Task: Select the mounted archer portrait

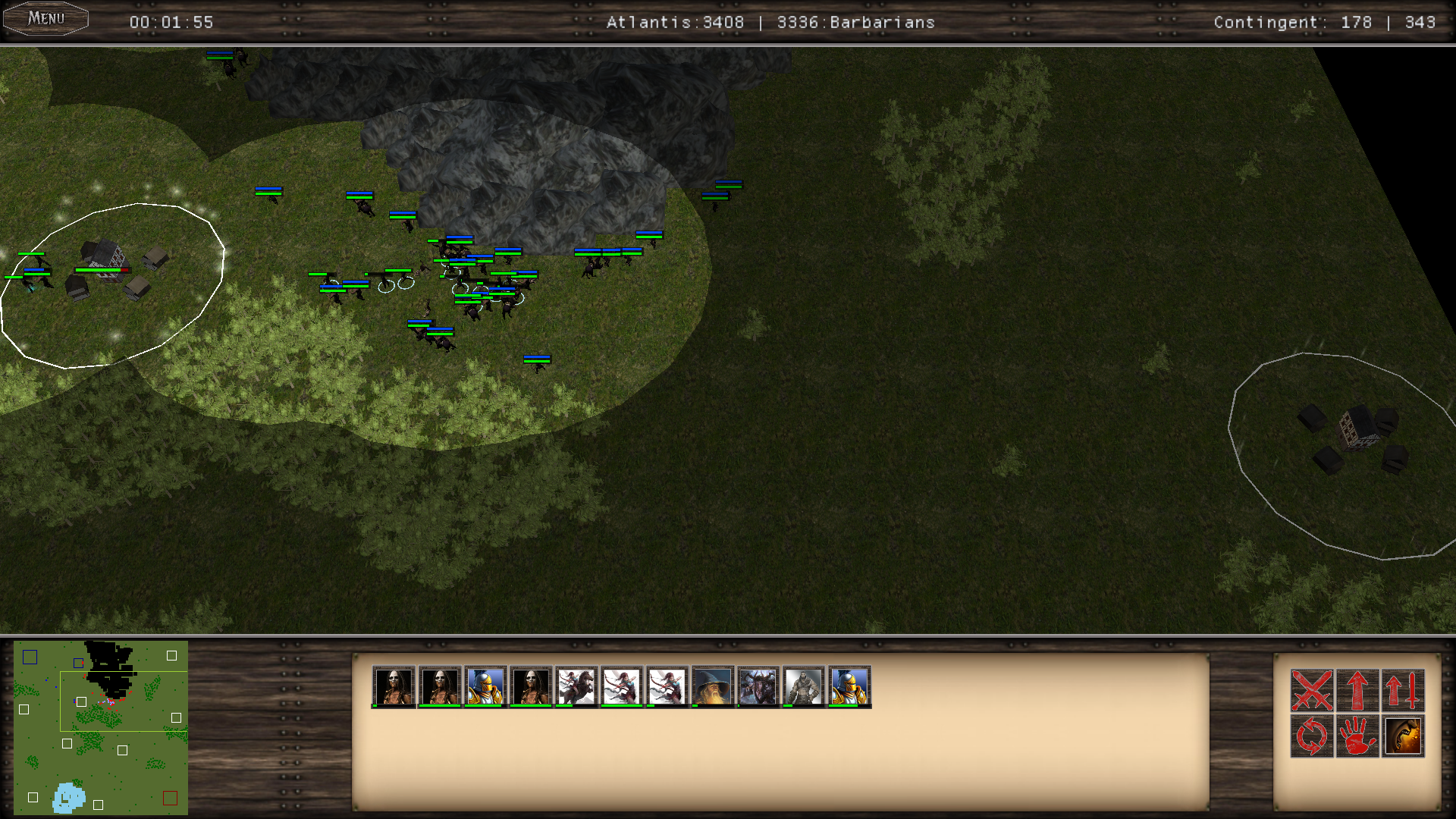Action: [x=576, y=686]
